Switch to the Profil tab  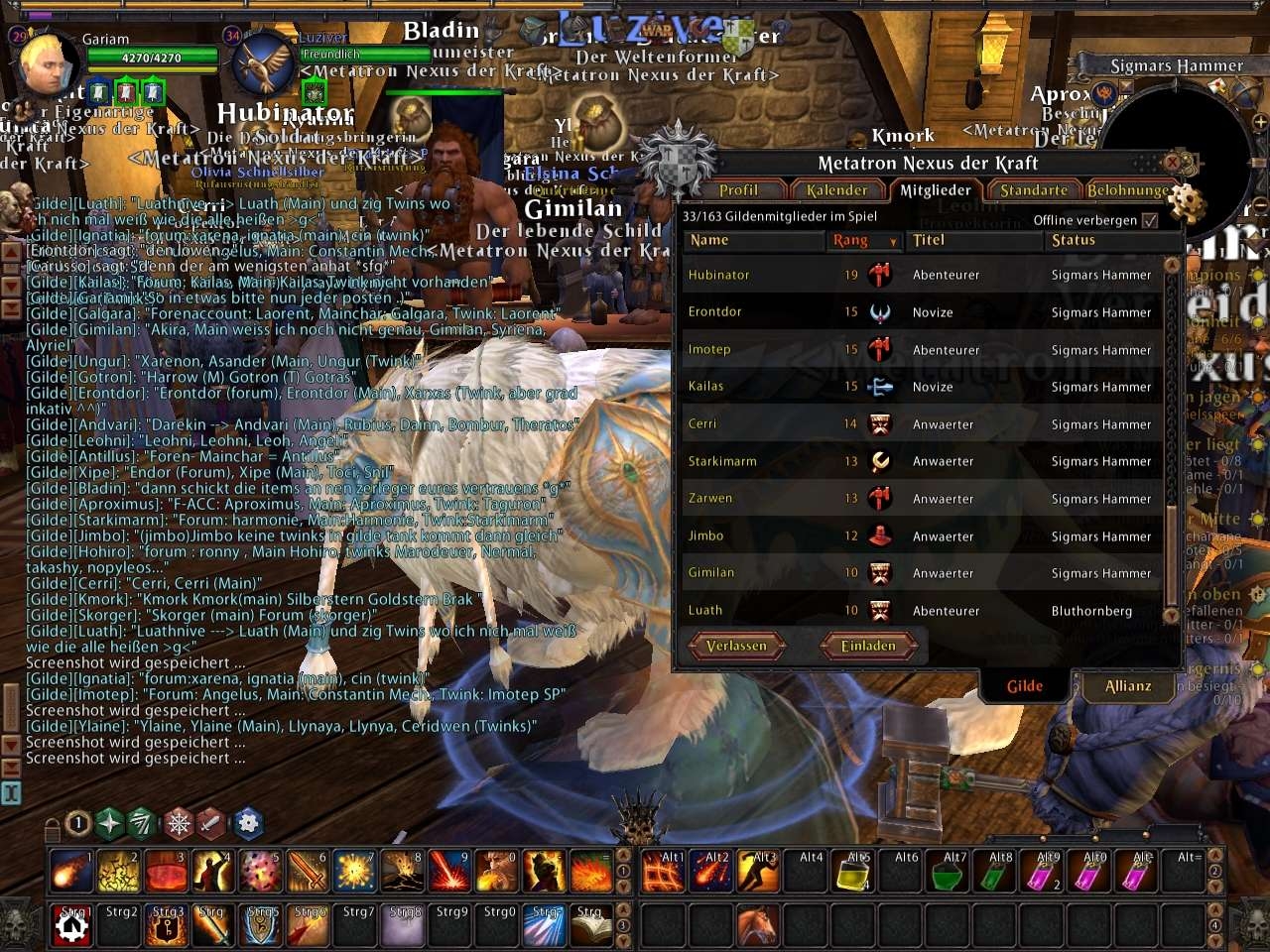coord(738,190)
